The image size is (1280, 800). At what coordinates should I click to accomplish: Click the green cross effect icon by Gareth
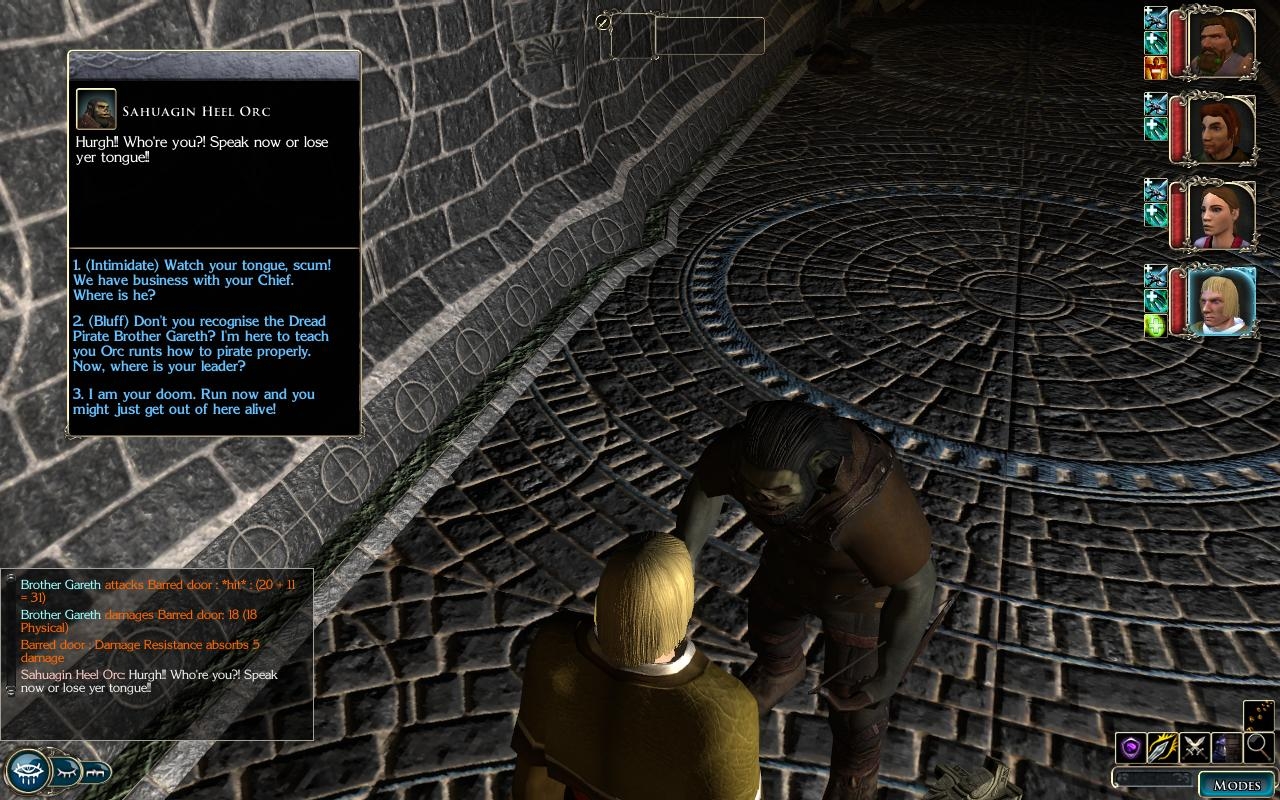tap(1155, 326)
